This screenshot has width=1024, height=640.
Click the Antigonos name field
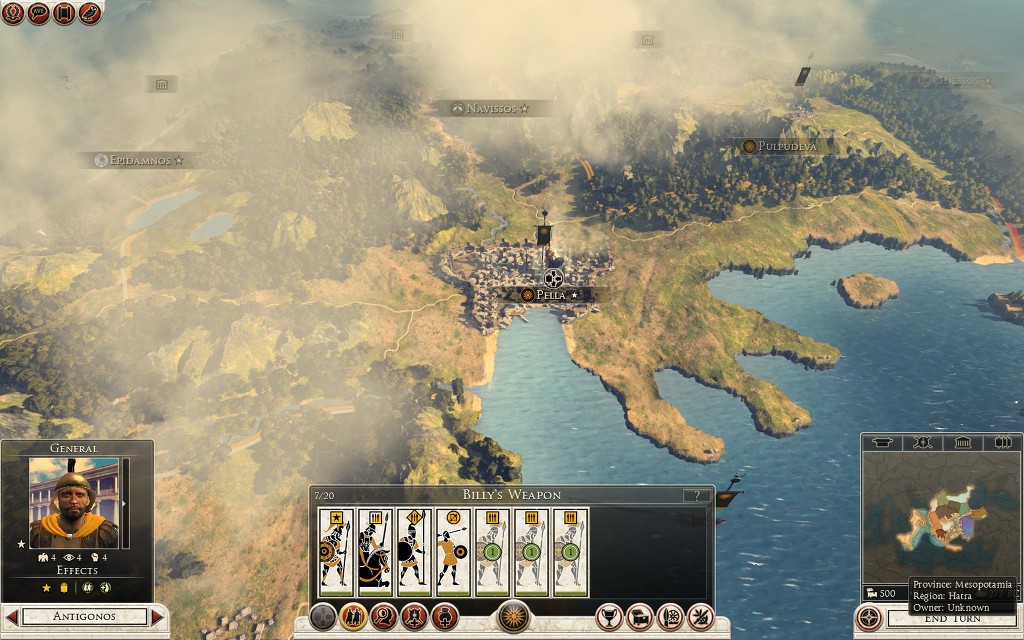(84, 617)
